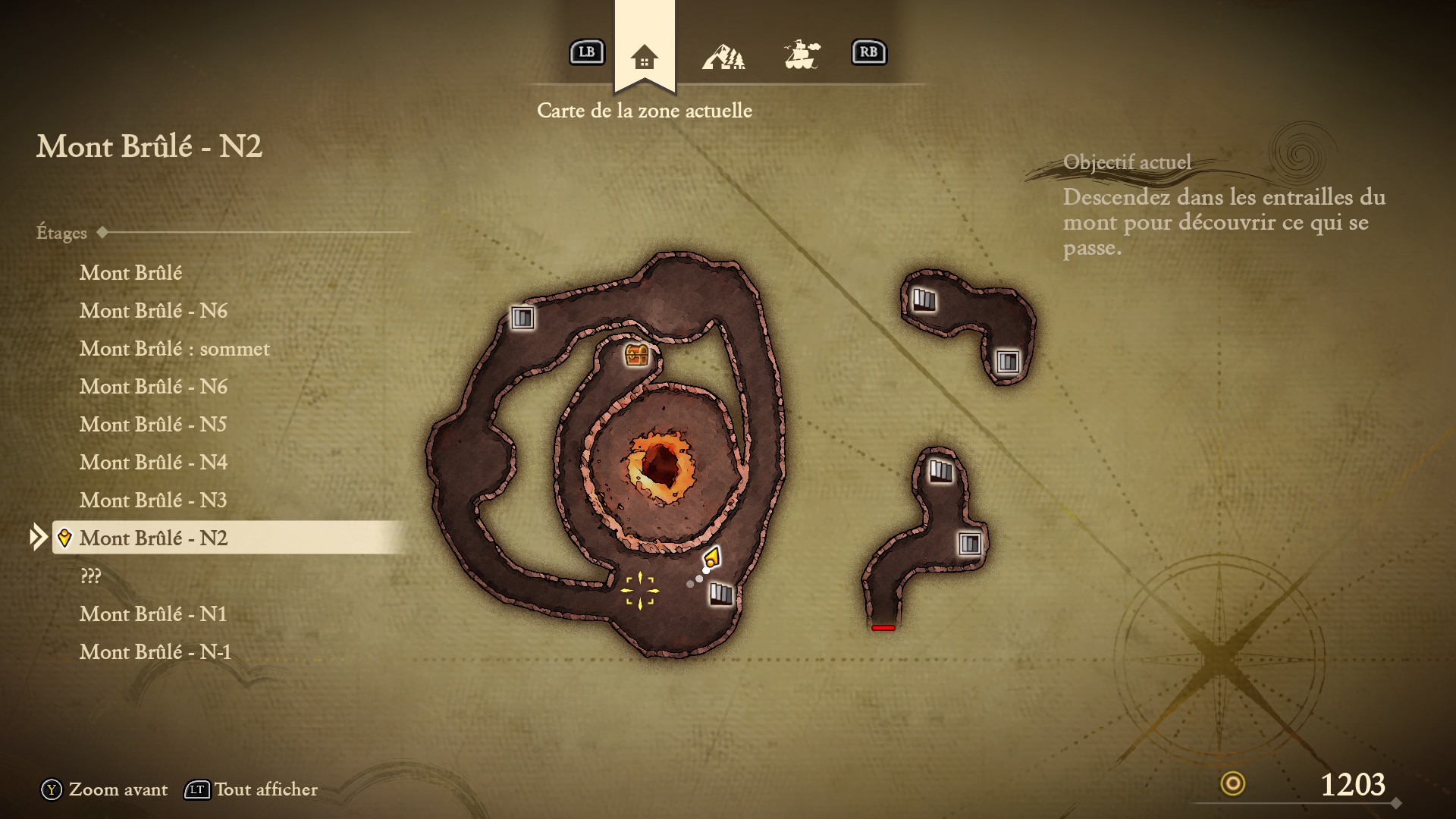Open the mountain region map tab
This screenshot has width=1456, height=819.
tap(723, 56)
